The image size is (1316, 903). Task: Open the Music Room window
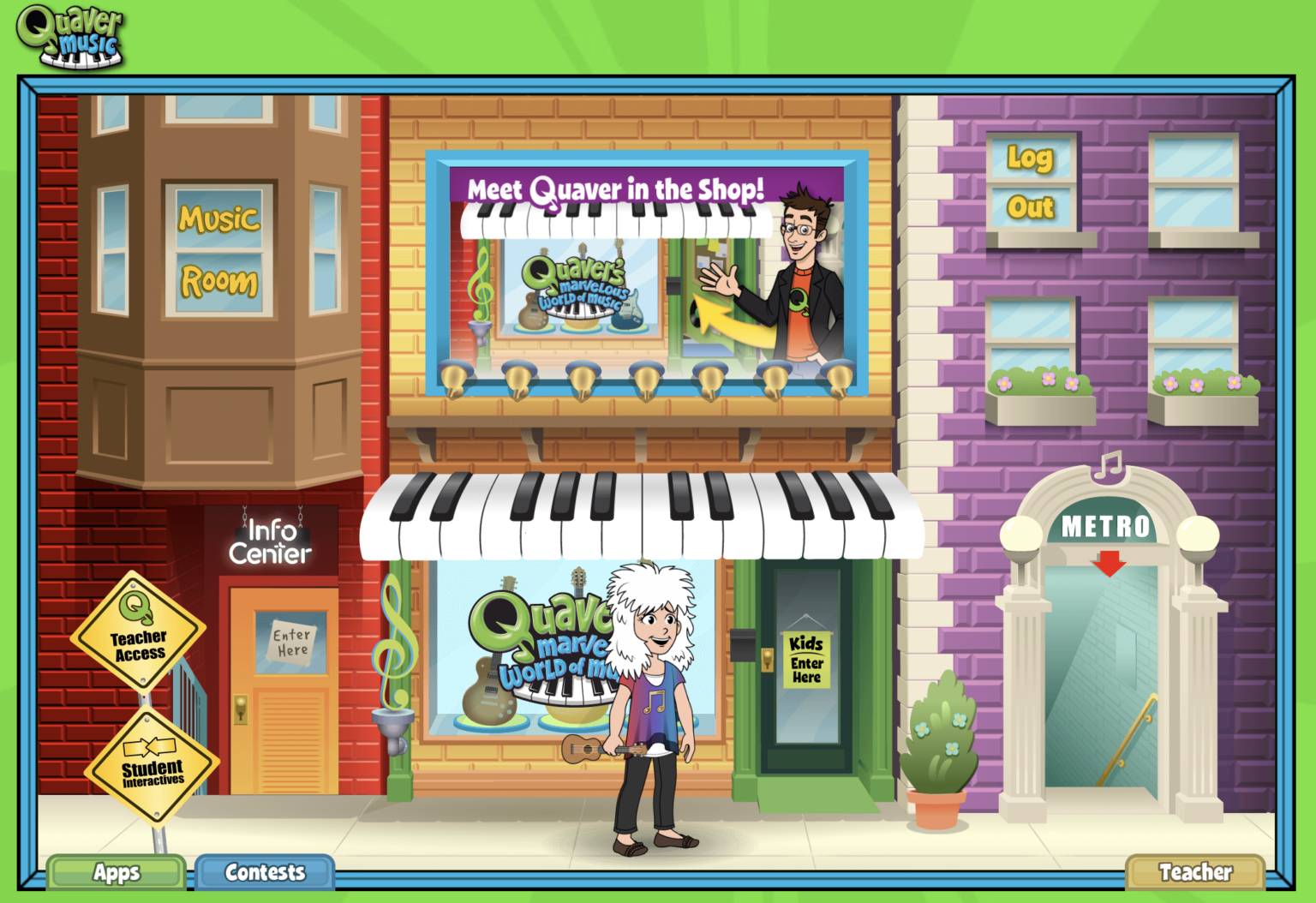217,248
